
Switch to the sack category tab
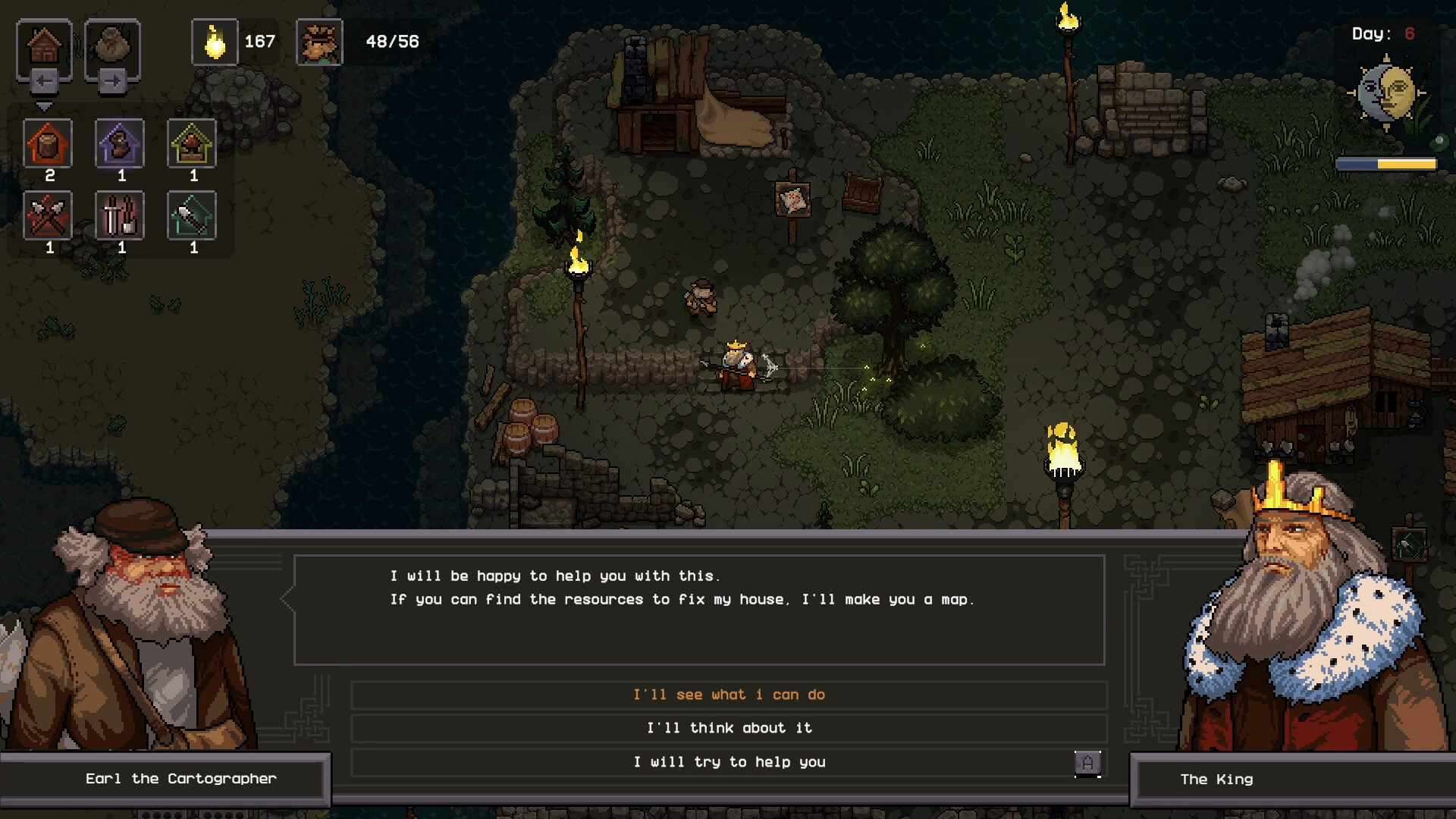(112, 45)
